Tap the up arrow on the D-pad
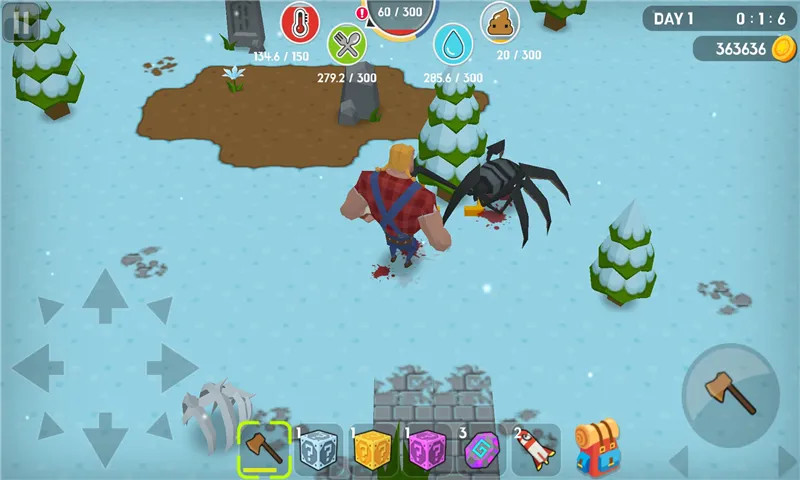This screenshot has width=800, height=480. 104,294
